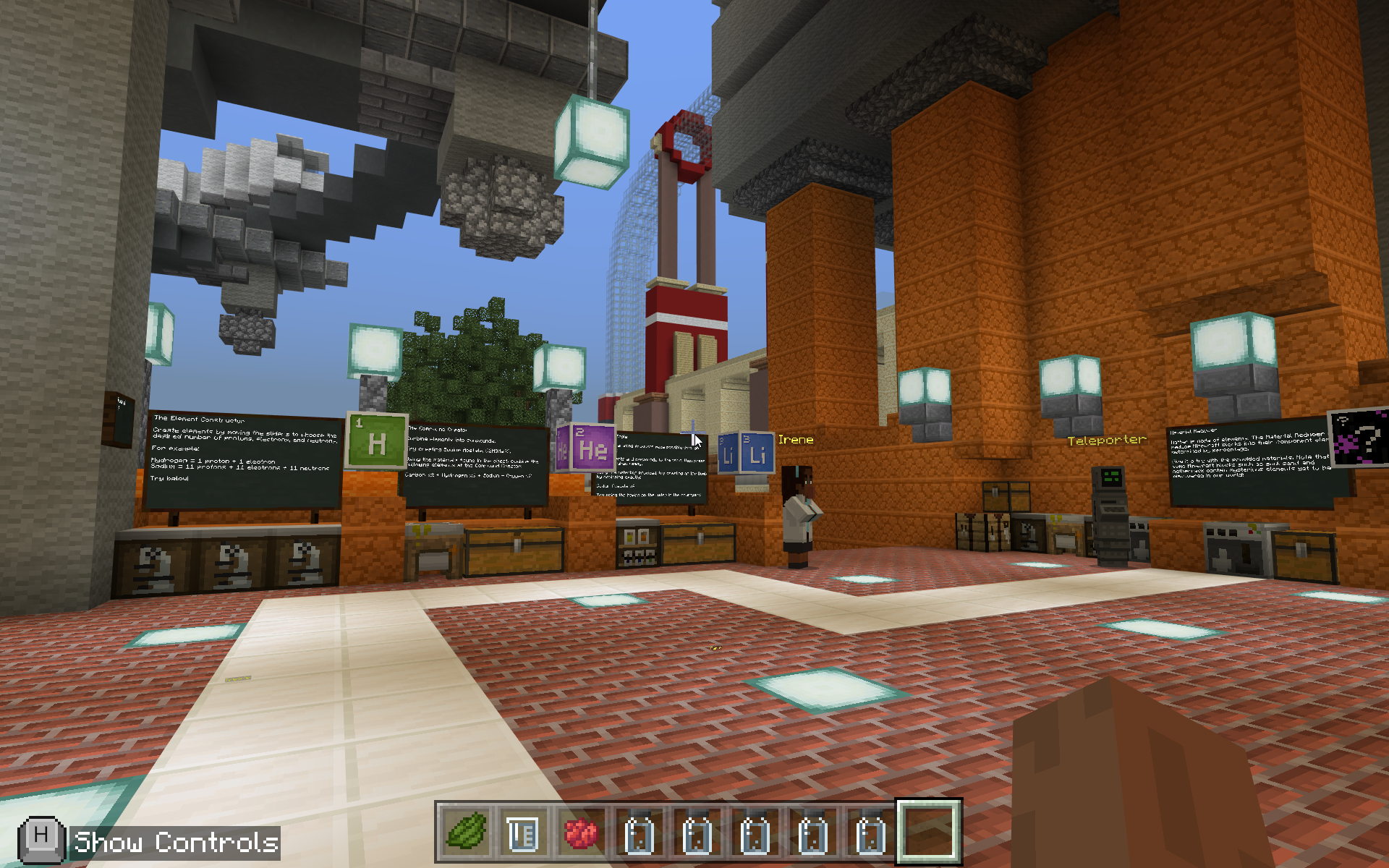Click the Teleporter machine
This screenshot has height=868, width=1389.
(x=1109, y=514)
